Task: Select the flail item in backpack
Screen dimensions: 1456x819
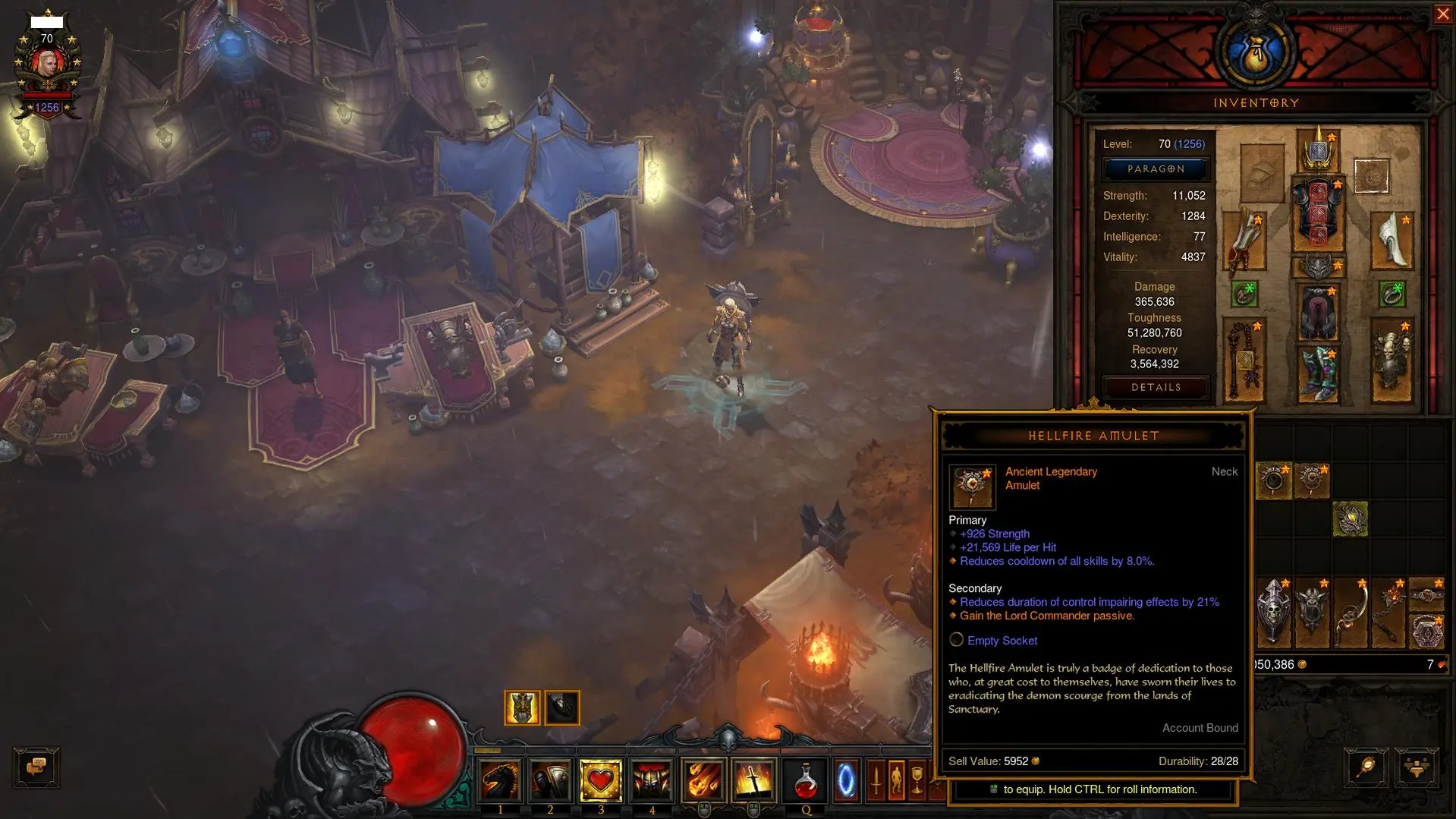Action: tap(1388, 612)
